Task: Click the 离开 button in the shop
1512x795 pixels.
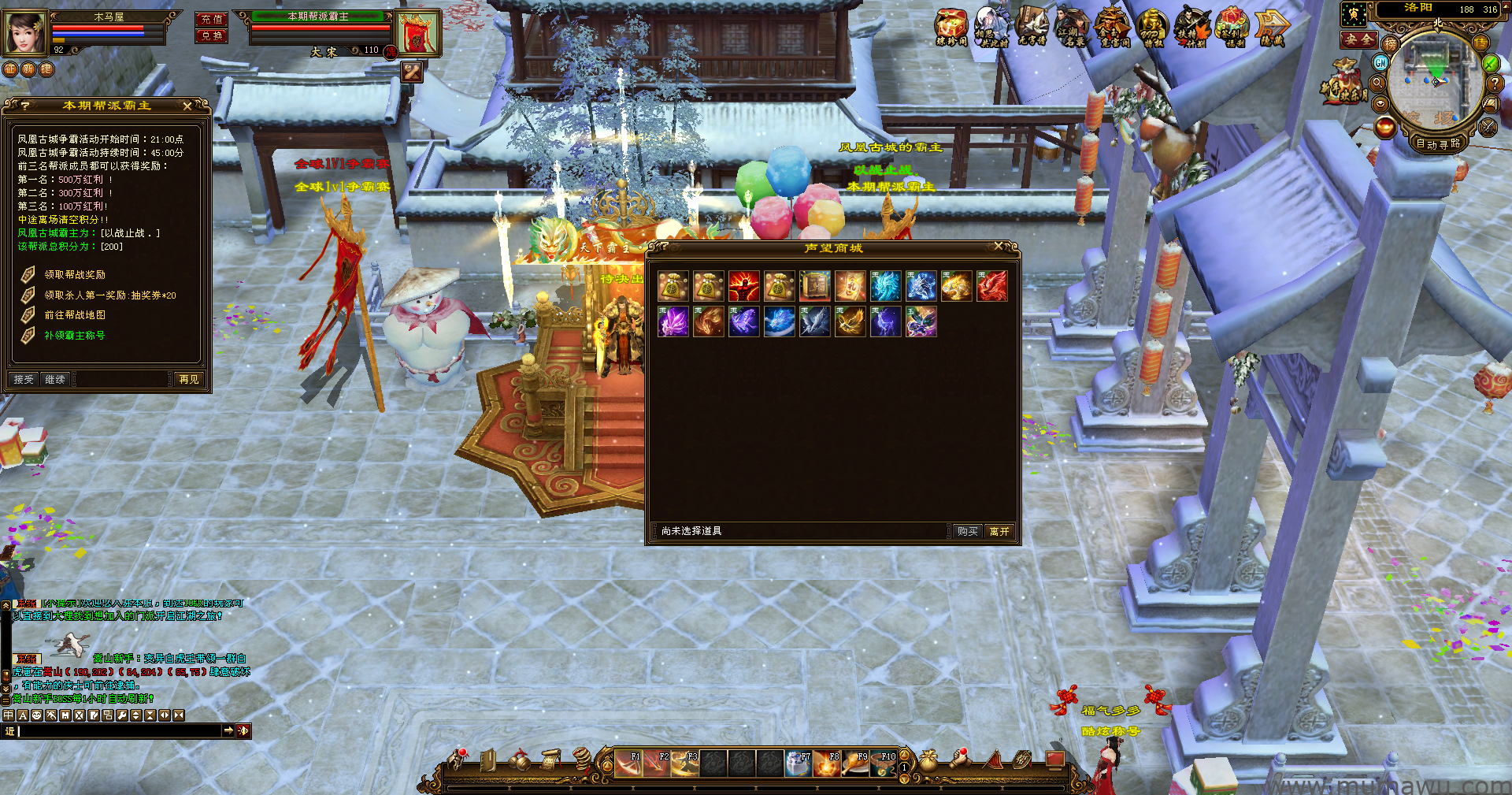Action: (x=999, y=532)
